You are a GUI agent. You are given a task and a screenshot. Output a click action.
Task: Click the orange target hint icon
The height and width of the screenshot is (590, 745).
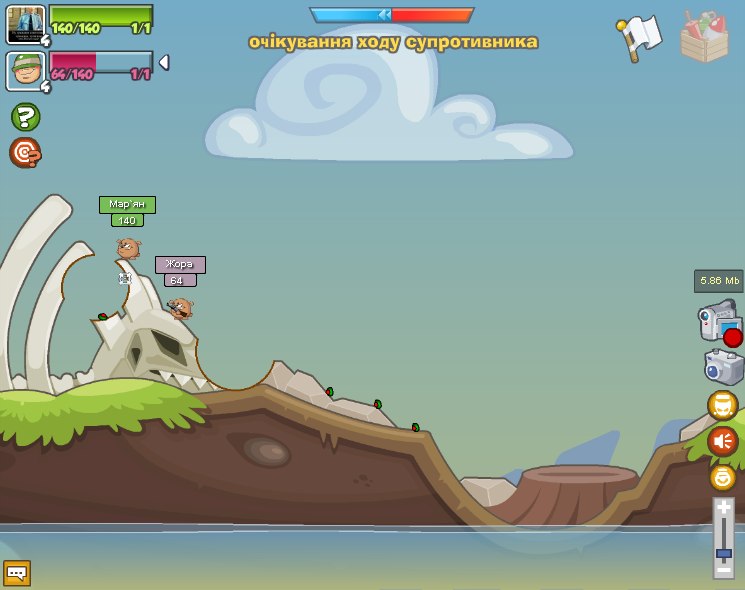[x=25, y=152]
